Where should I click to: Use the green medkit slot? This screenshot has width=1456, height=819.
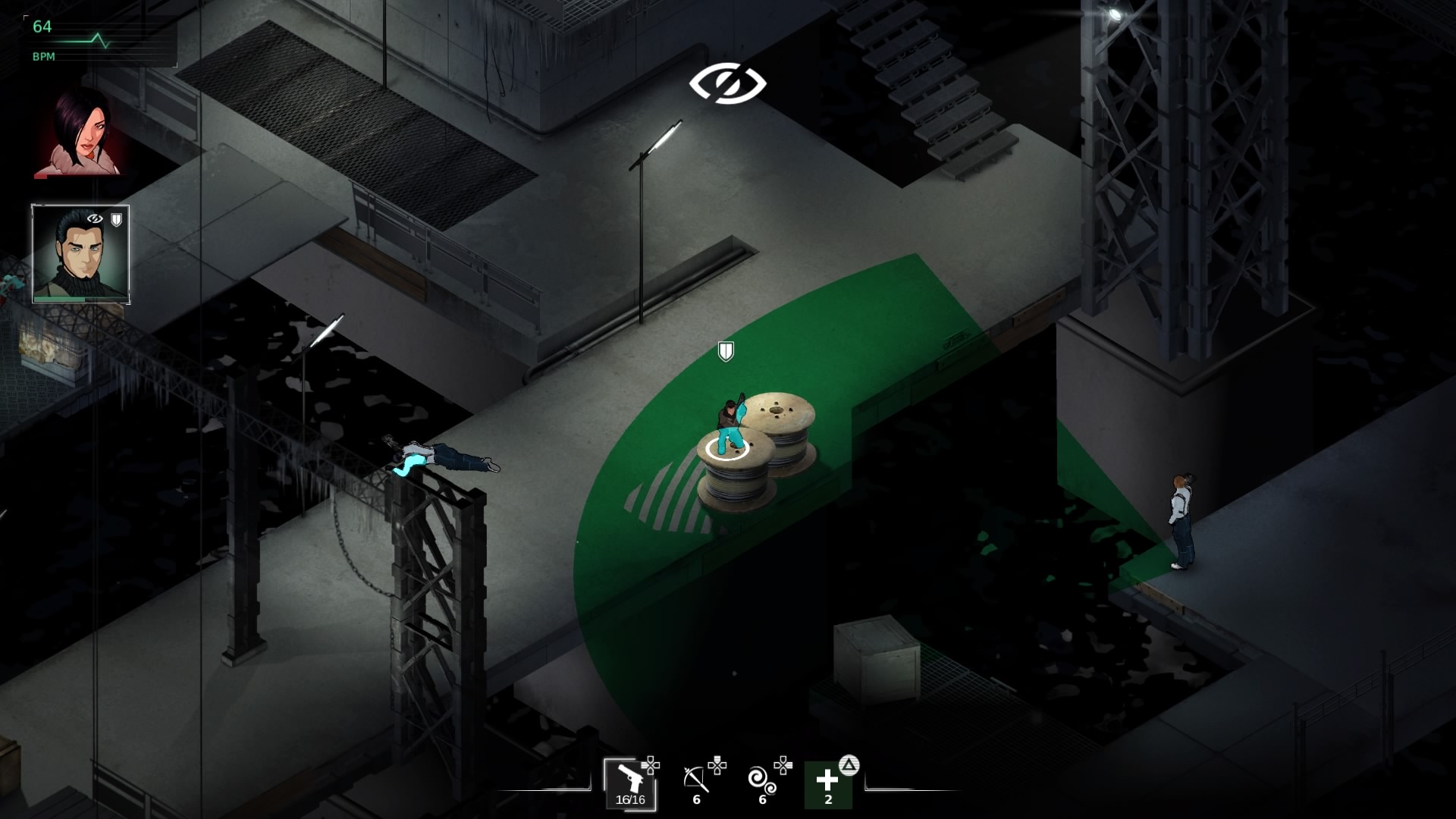tap(828, 784)
